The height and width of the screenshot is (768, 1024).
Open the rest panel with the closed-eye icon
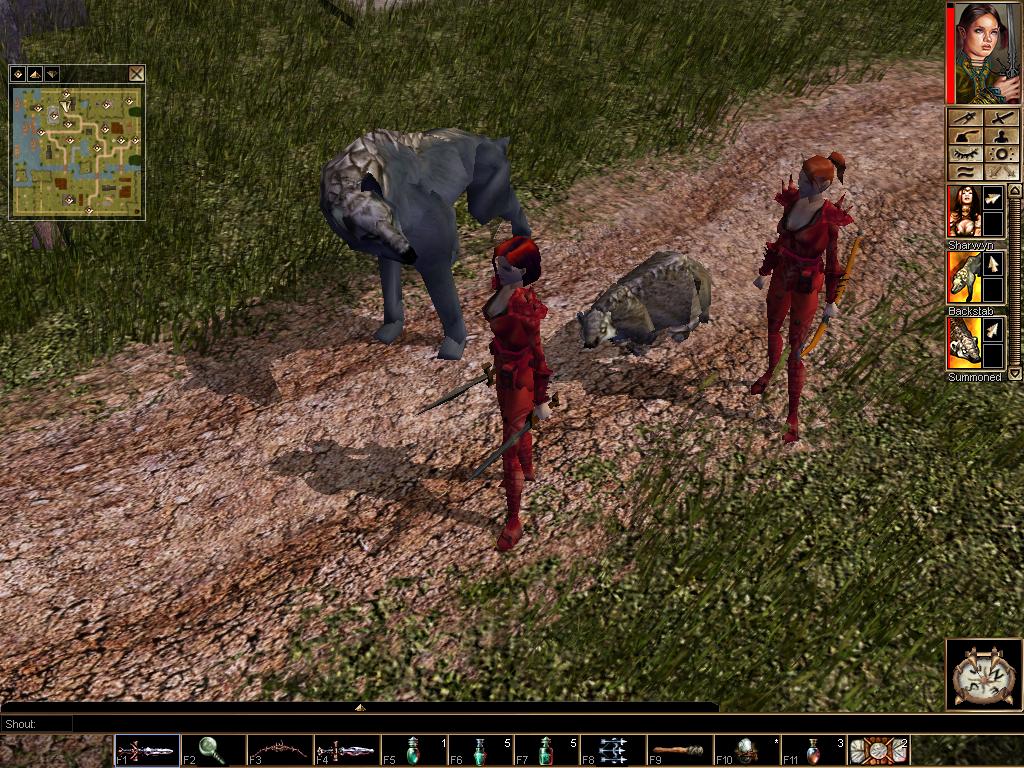coord(964,154)
